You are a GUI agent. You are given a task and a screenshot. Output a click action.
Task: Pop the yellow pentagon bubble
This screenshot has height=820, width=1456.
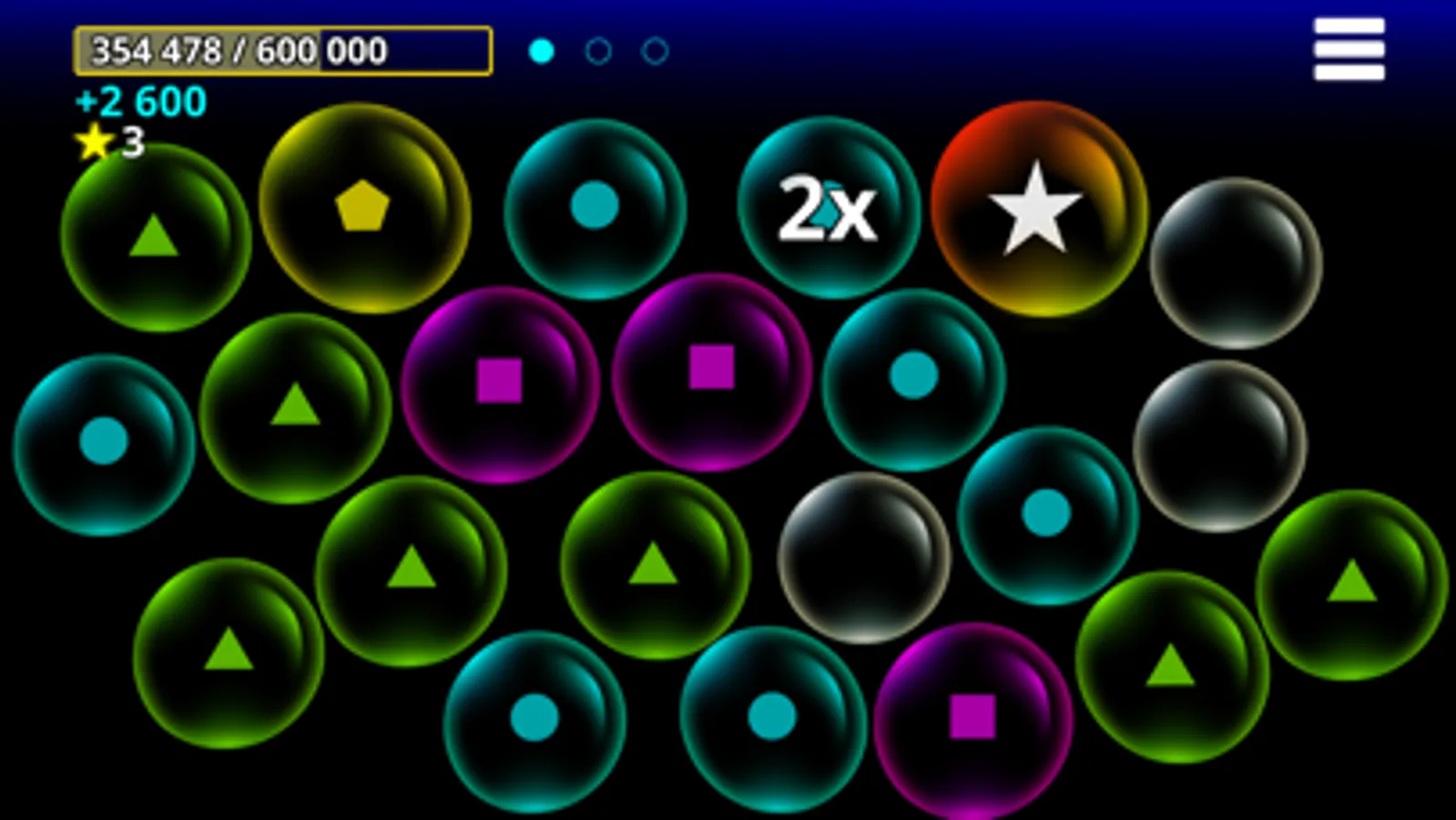pyautogui.click(x=364, y=211)
